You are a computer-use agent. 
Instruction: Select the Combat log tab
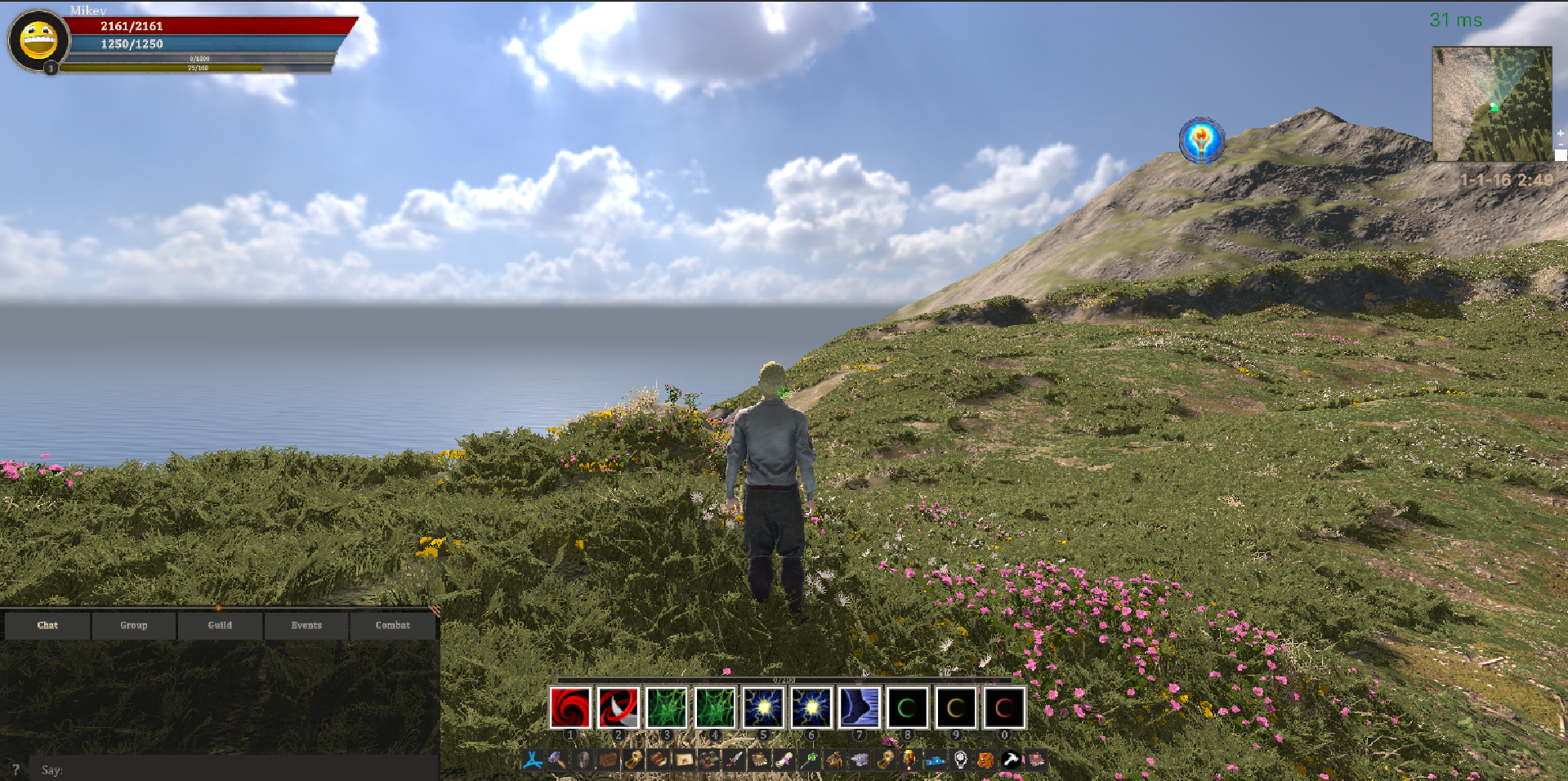[393, 625]
